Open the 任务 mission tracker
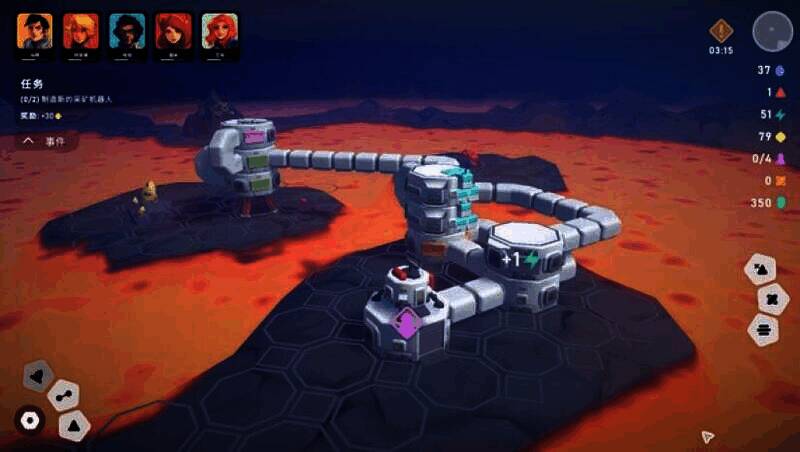The image size is (800, 452). 32,85
